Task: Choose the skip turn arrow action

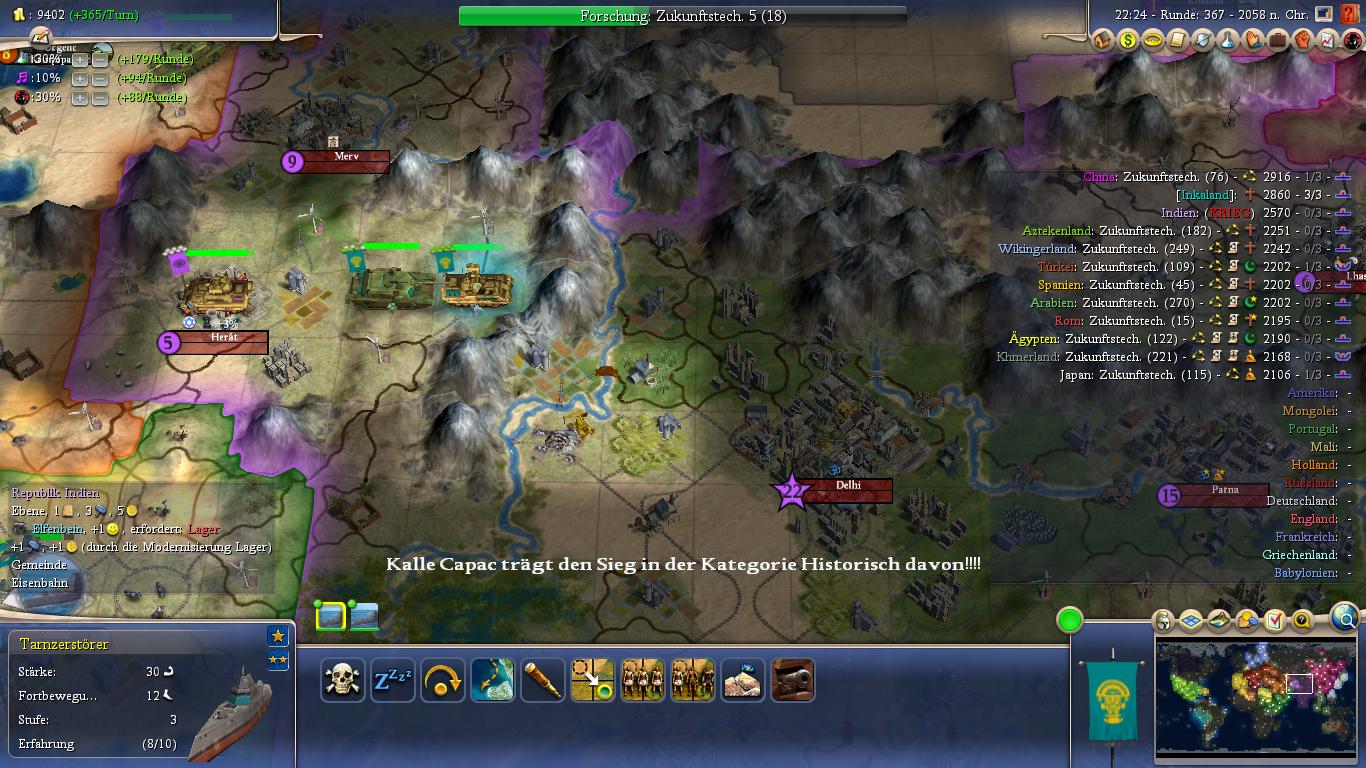Action: pos(443,680)
